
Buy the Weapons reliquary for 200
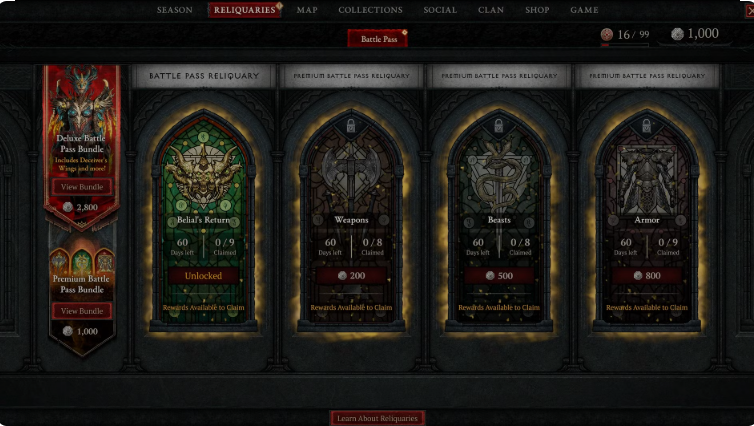click(351, 276)
